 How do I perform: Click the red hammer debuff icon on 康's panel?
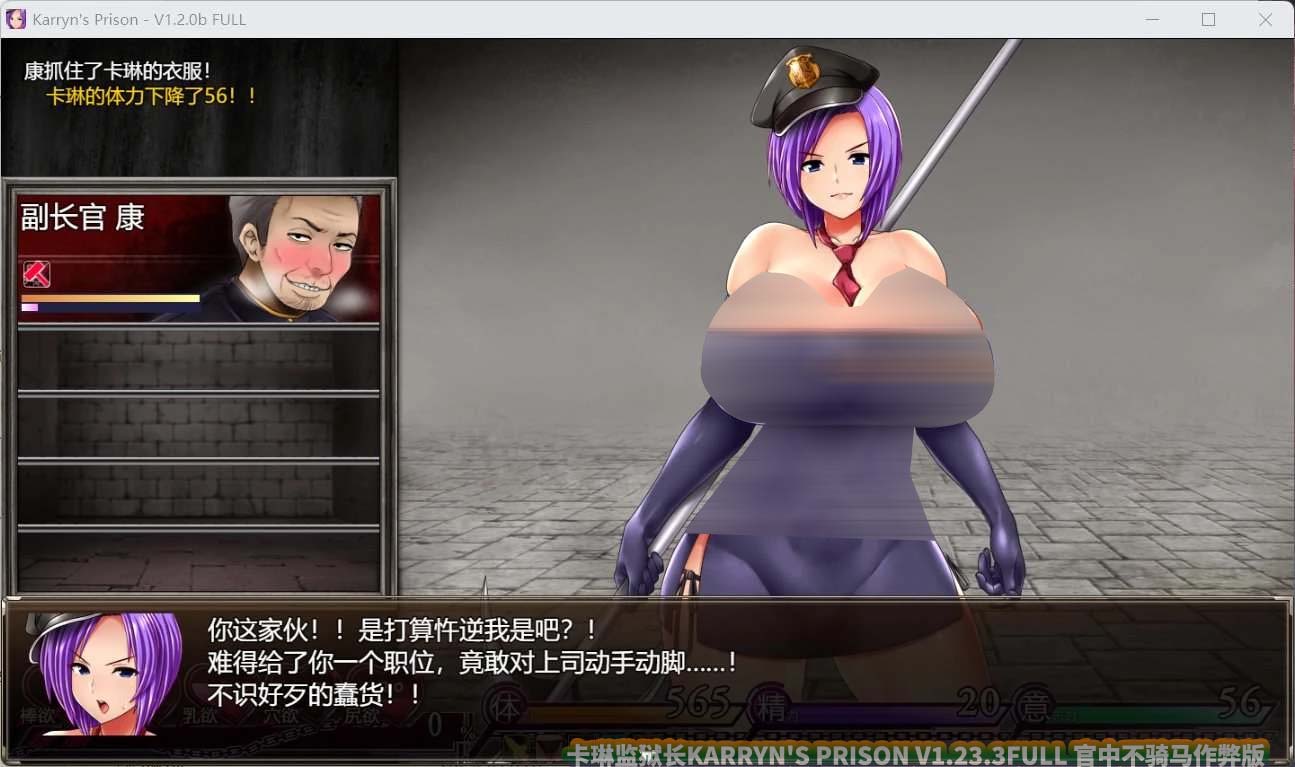tap(36, 274)
